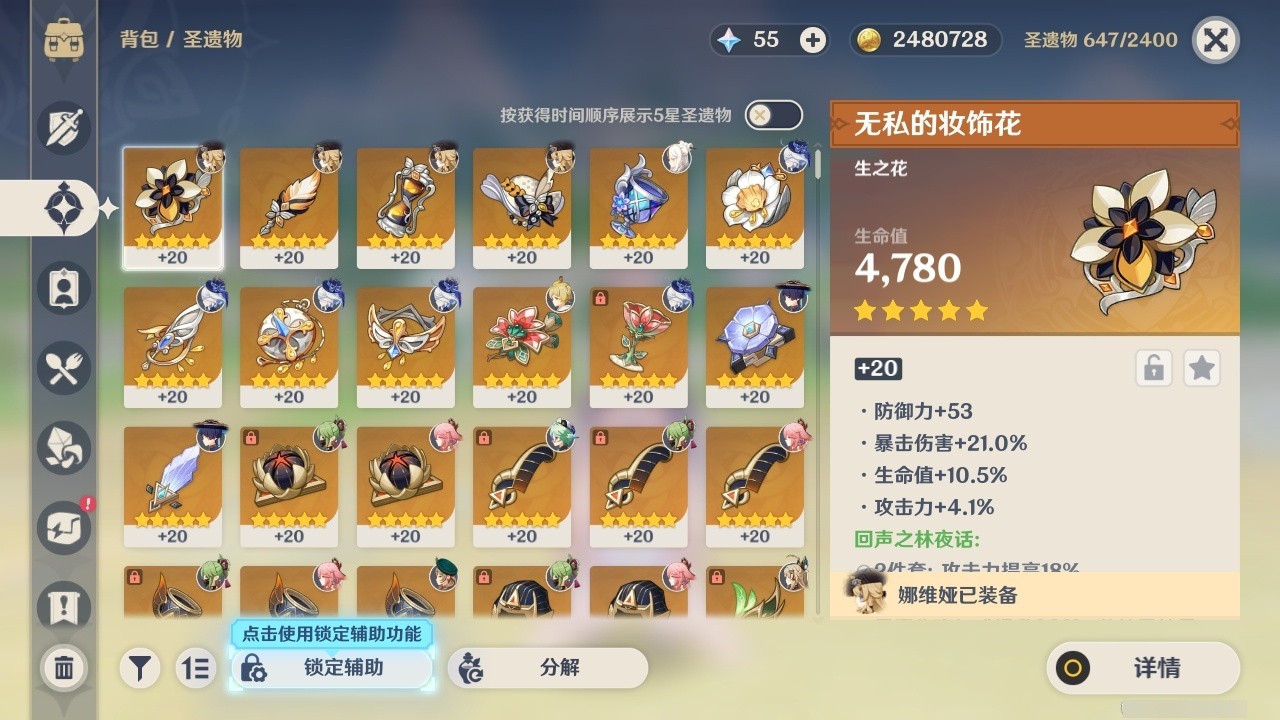Select the weapons inventory category
1280x720 pixels.
point(63,128)
